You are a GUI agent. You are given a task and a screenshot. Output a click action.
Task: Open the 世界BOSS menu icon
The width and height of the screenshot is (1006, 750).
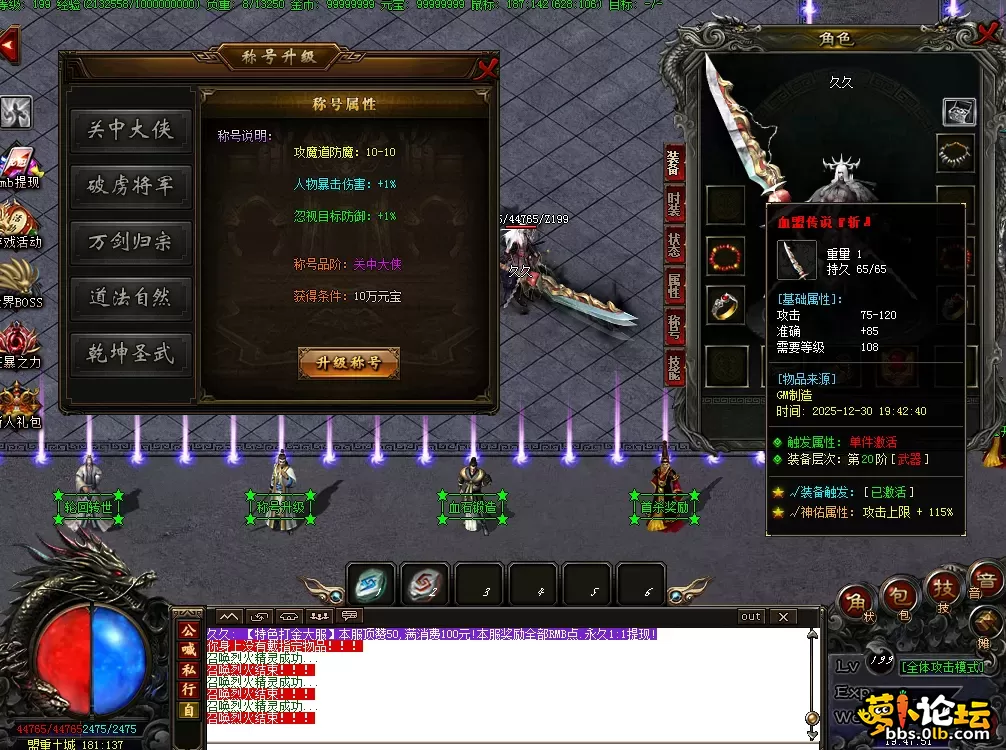point(20,278)
